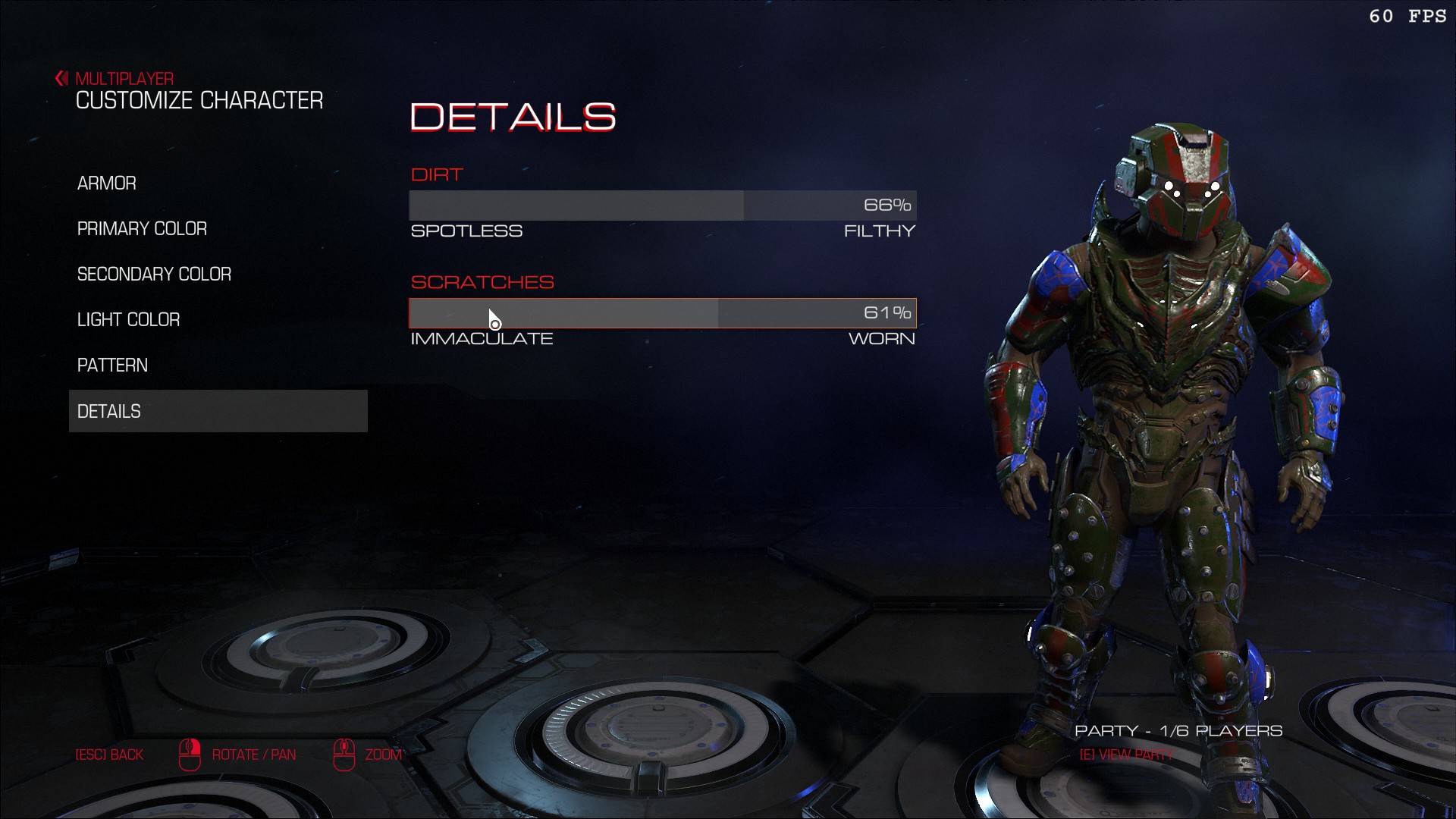Screen dimensions: 1456x819
Task: Switch to the Pattern category
Action: (112, 366)
